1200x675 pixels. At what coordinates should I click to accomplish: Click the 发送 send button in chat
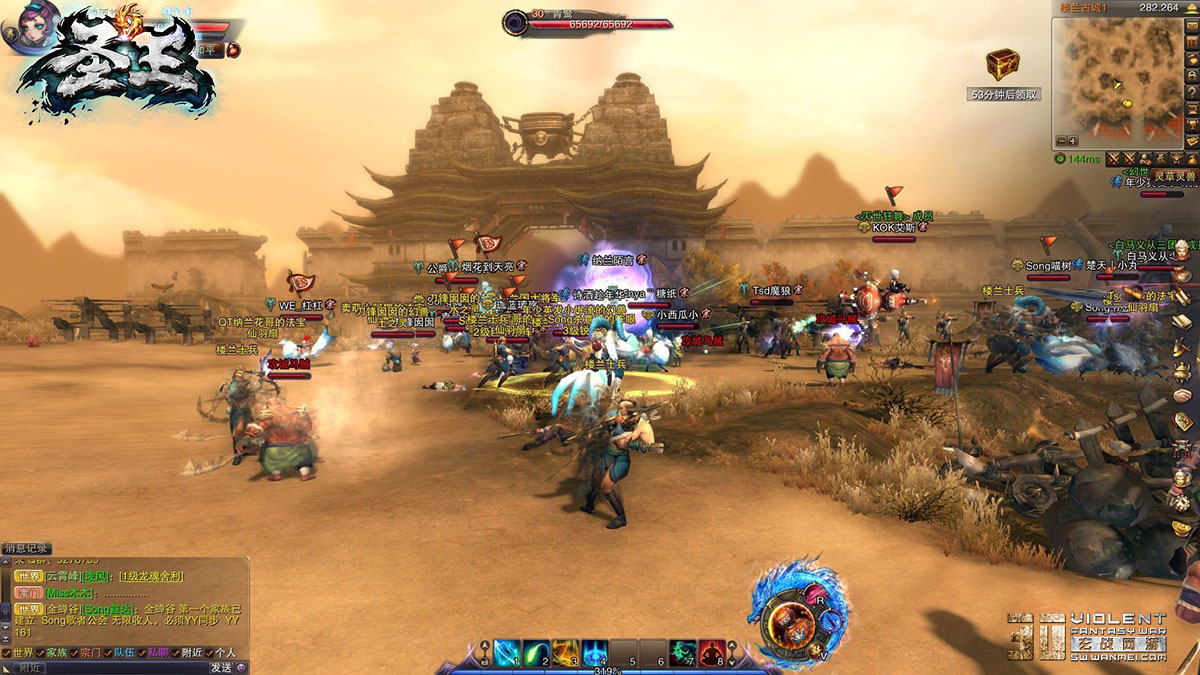[x=220, y=667]
